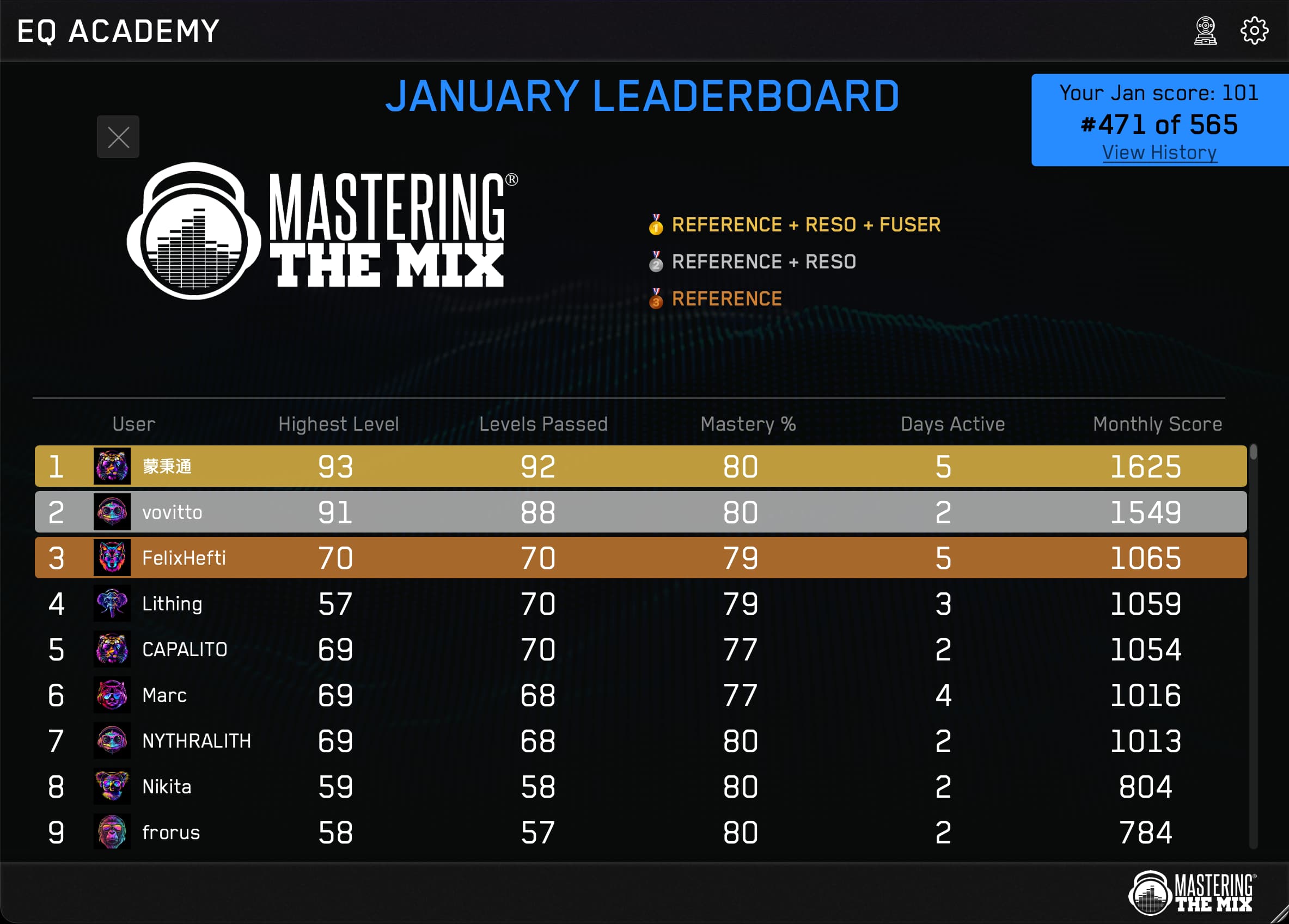Select FelixHefti's leaderboard entry
The width and height of the screenshot is (1289, 924).
pos(640,558)
